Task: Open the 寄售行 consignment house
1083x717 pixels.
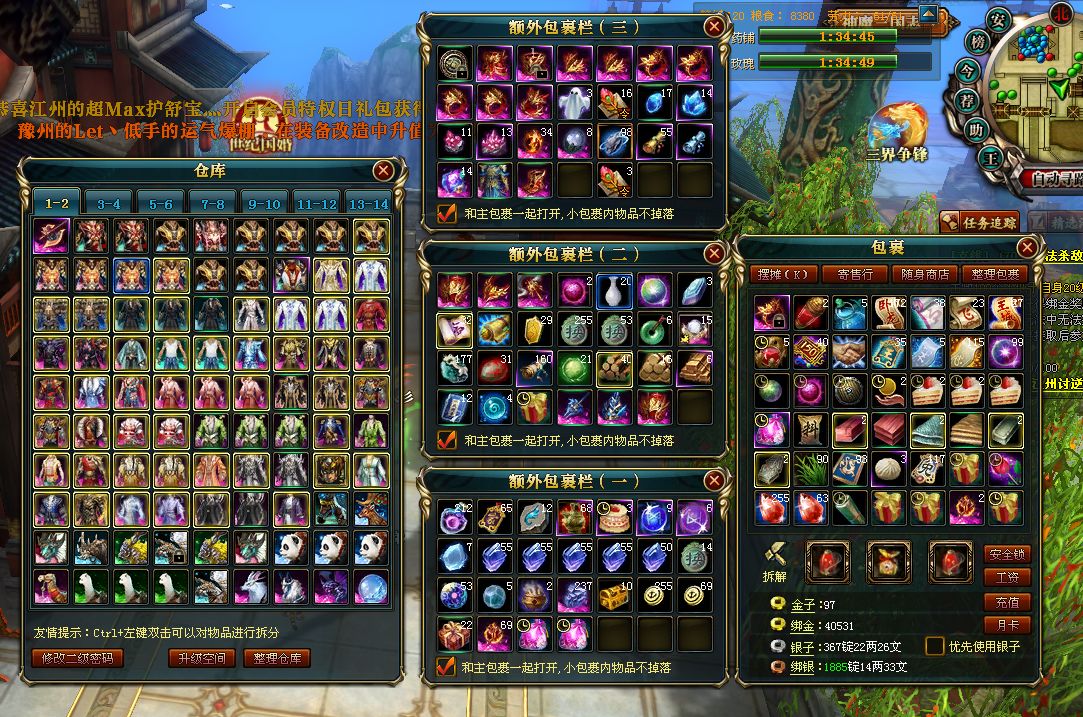Action: [x=854, y=274]
